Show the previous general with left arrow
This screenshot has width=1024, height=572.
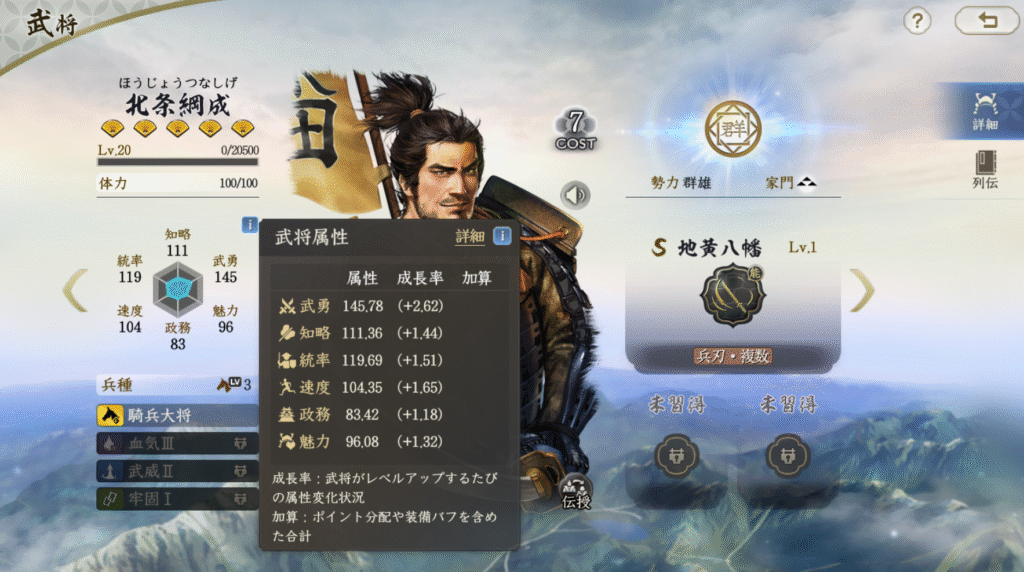[75, 290]
